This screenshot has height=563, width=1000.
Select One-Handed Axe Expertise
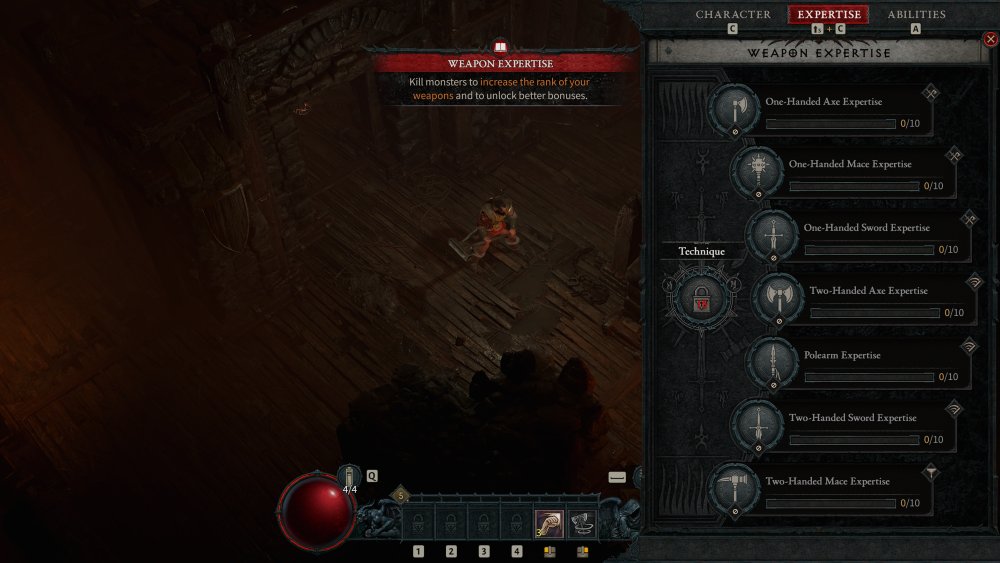735,109
